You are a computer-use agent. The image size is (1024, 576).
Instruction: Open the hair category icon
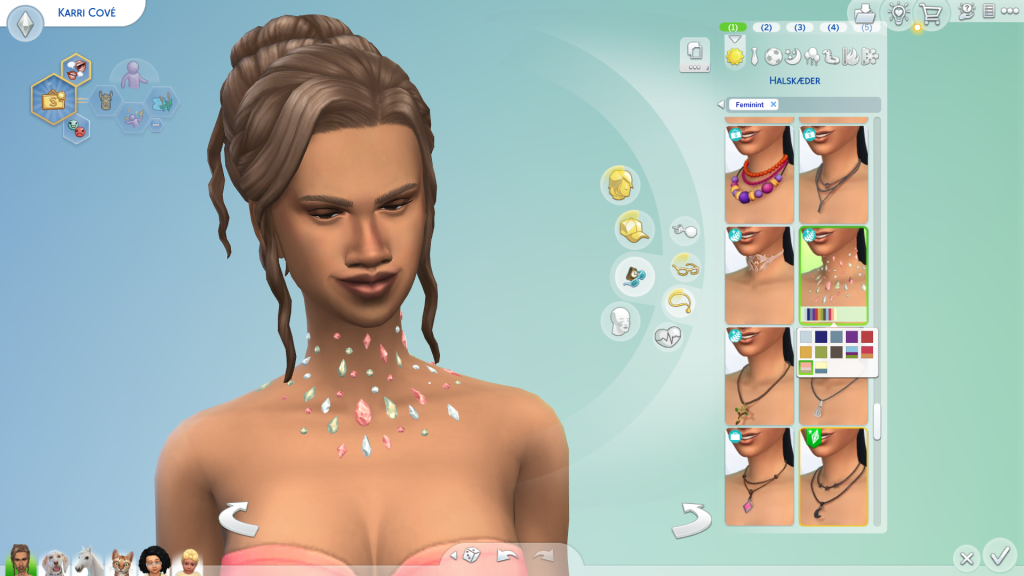(x=620, y=185)
